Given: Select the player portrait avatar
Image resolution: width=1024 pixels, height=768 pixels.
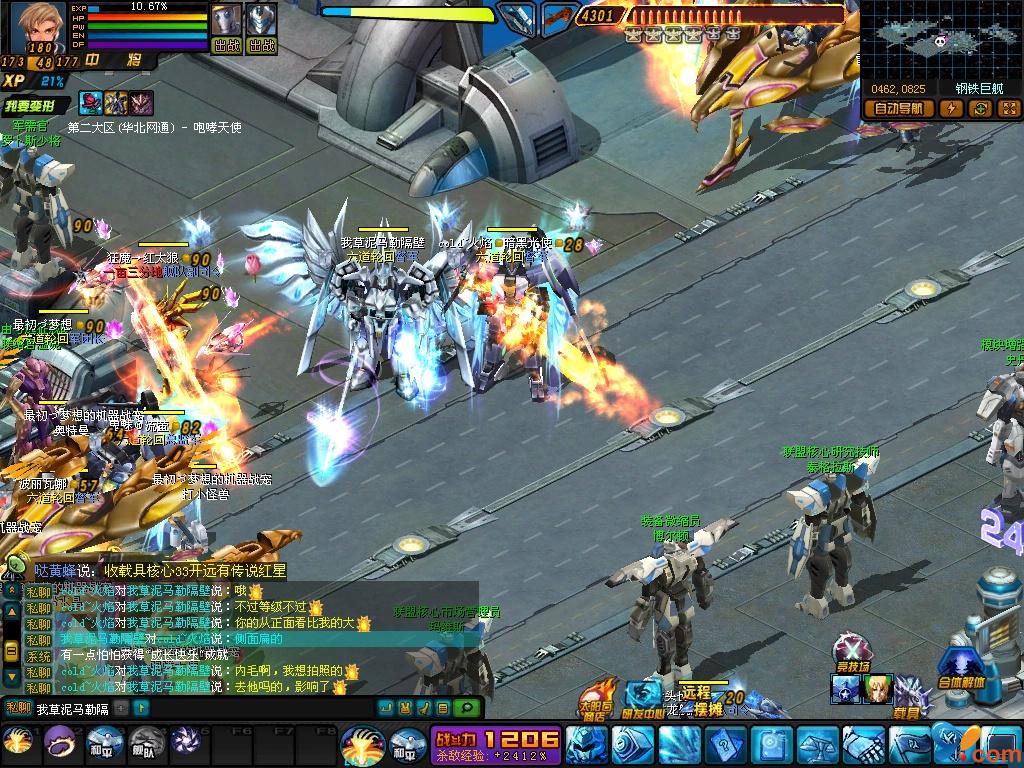Looking at the screenshot, I should click(36, 26).
